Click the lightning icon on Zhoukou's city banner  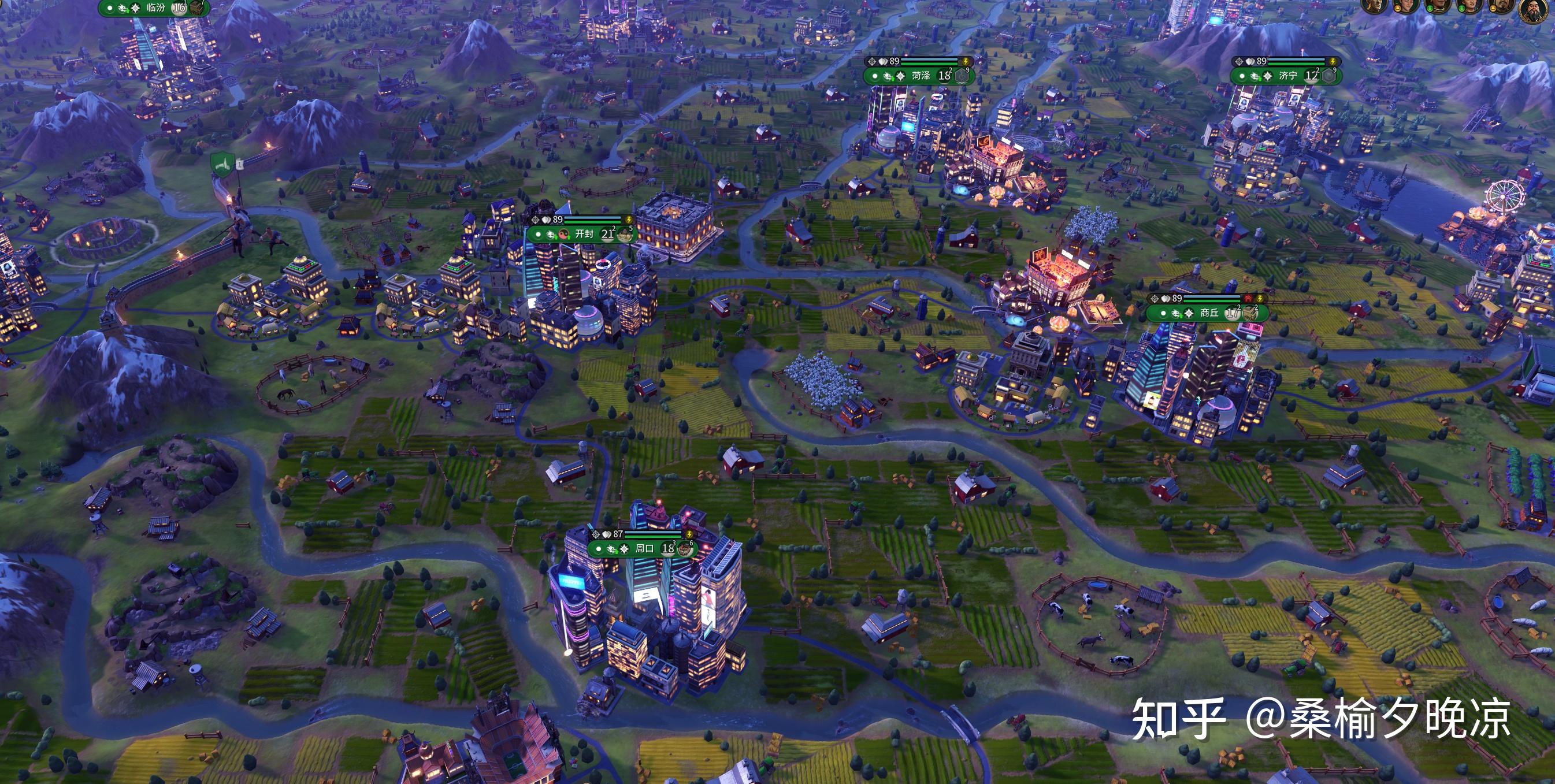pos(690,535)
